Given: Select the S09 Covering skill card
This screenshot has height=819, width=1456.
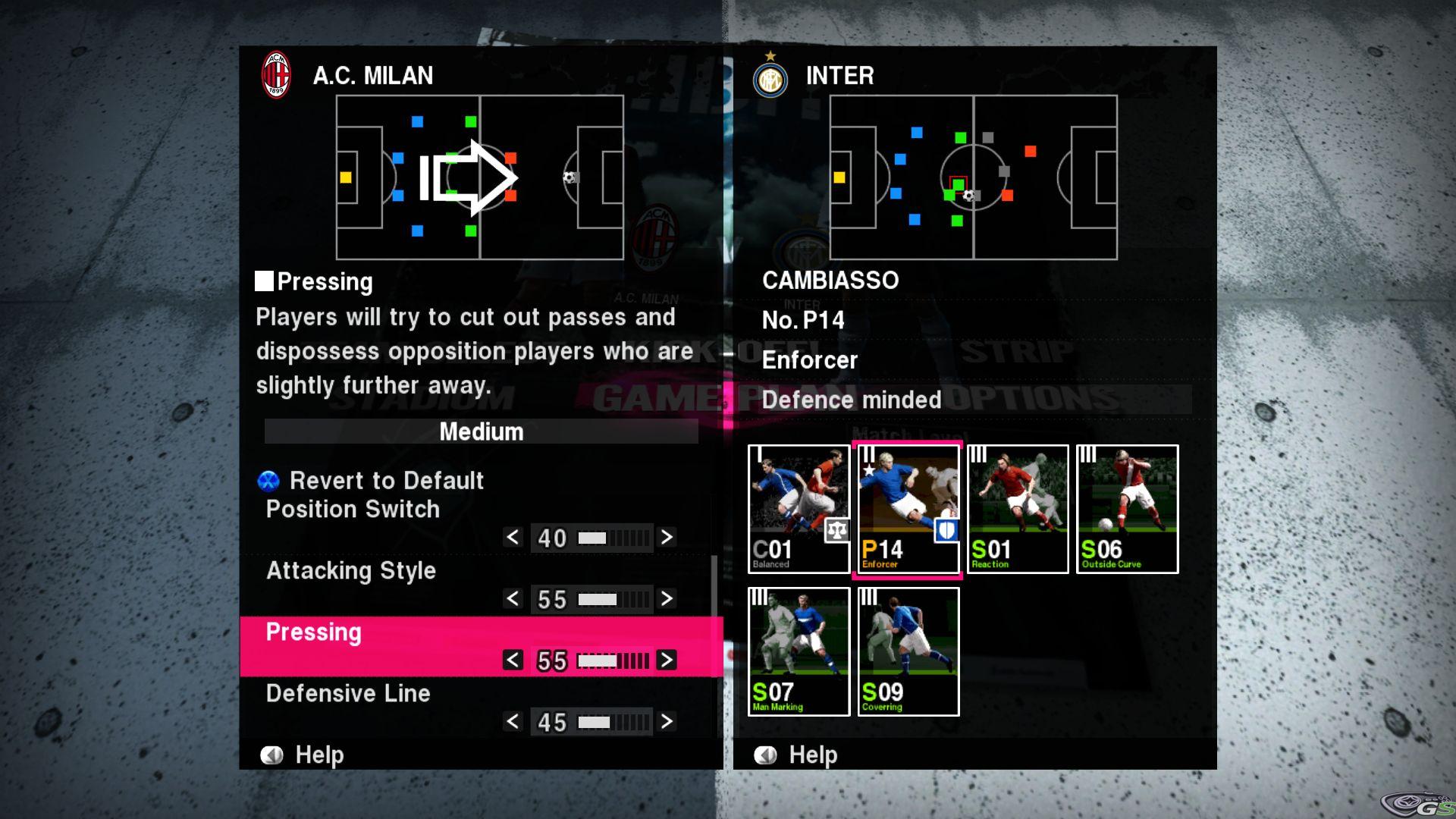Looking at the screenshot, I should pyautogui.click(x=908, y=651).
